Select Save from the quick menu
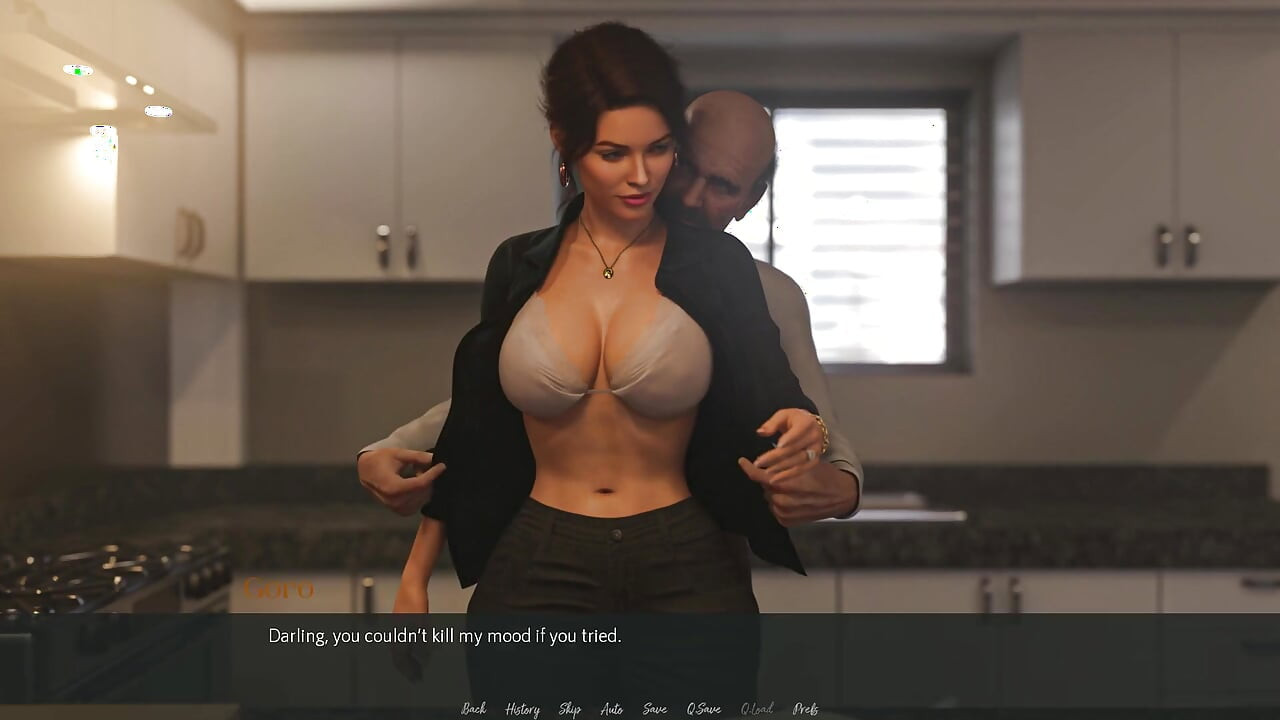1280x720 pixels. point(654,708)
